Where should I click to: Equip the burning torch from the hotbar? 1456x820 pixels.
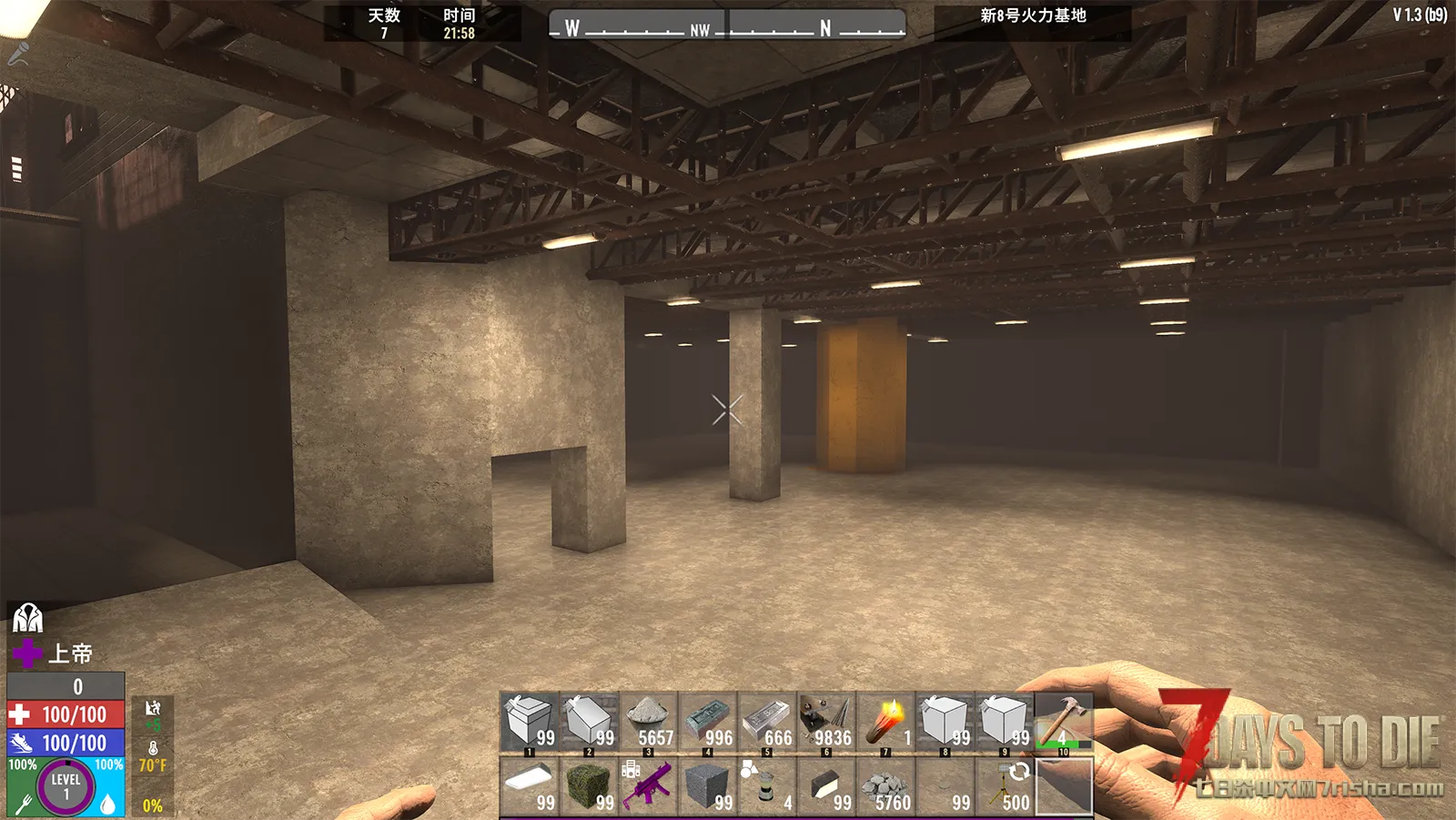click(x=885, y=721)
